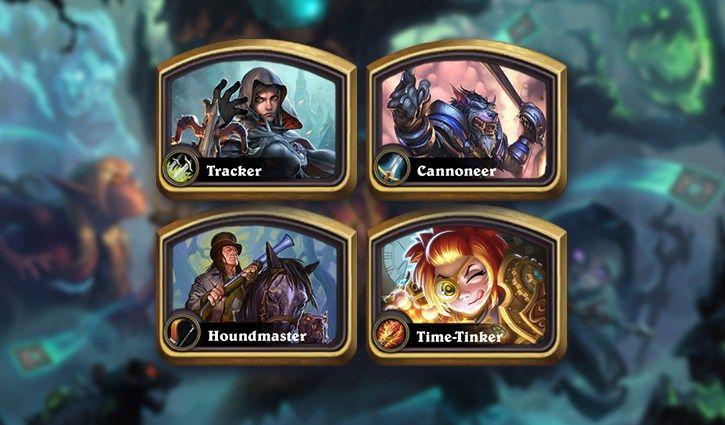Choose the Cannoneer hero card
Screen dimensions: 725x425
point(465,120)
